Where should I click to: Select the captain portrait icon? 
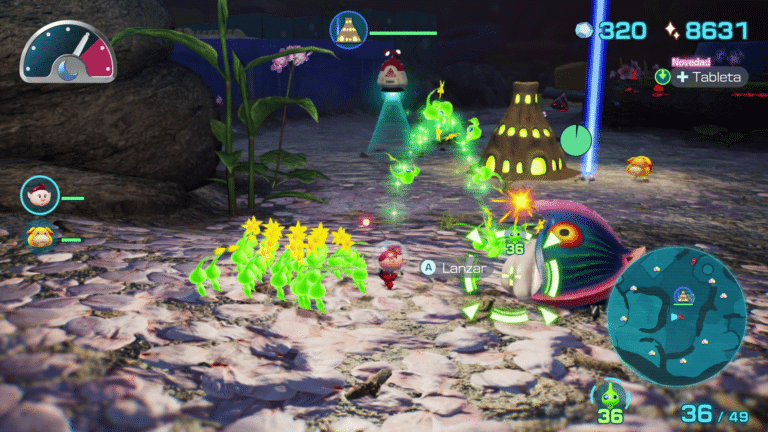point(40,196)
